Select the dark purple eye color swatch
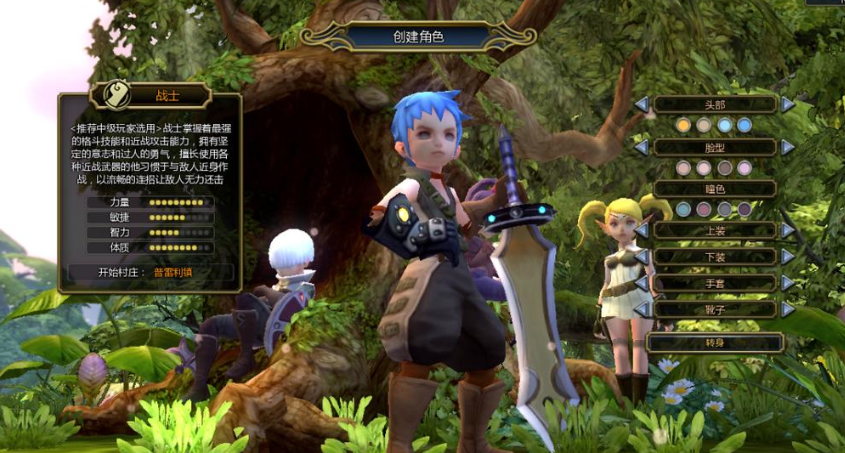Screen dimensions: 845x453 point(744,209)
